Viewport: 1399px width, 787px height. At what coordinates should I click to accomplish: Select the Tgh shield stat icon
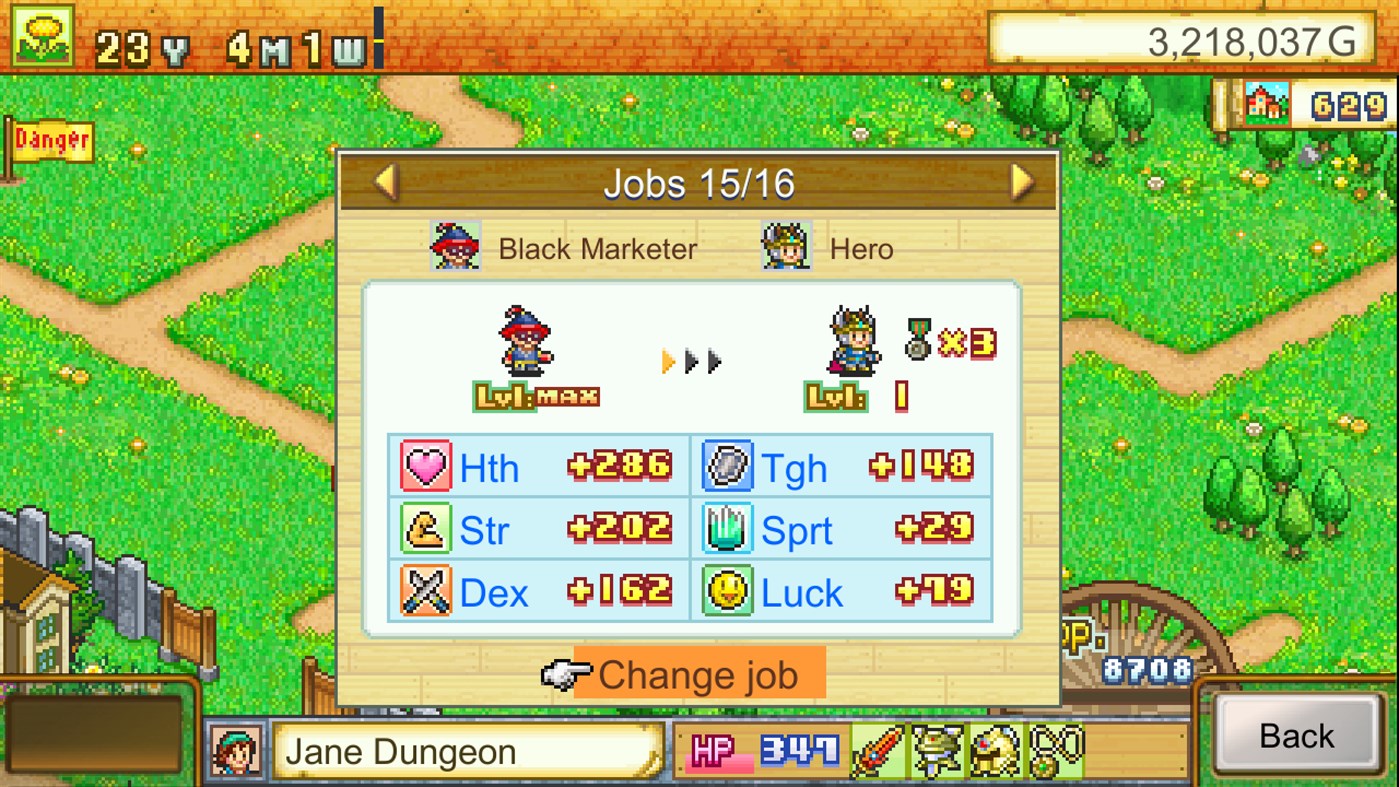coord(726,466)
